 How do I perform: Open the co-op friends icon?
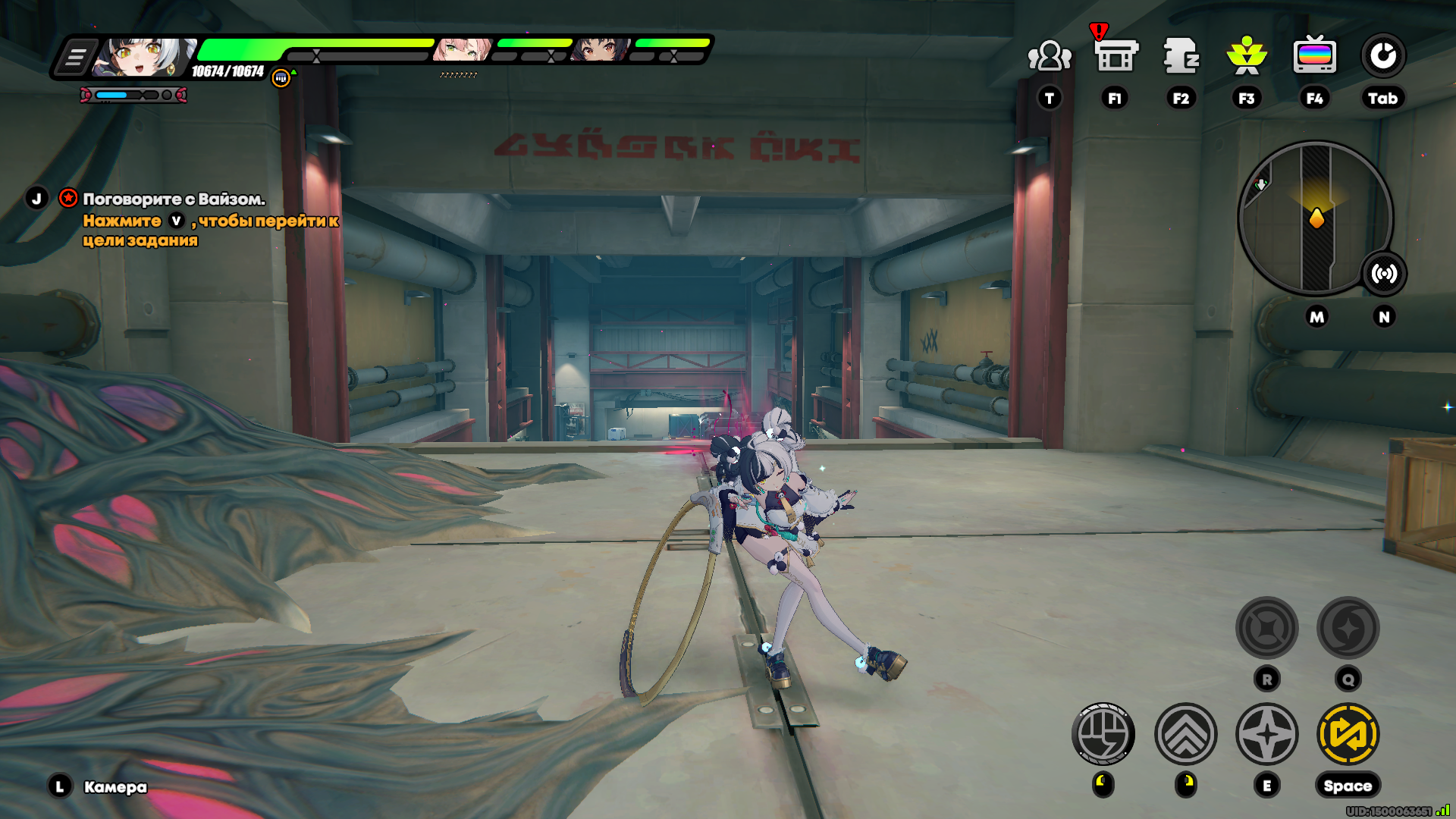pos(1050,57)
